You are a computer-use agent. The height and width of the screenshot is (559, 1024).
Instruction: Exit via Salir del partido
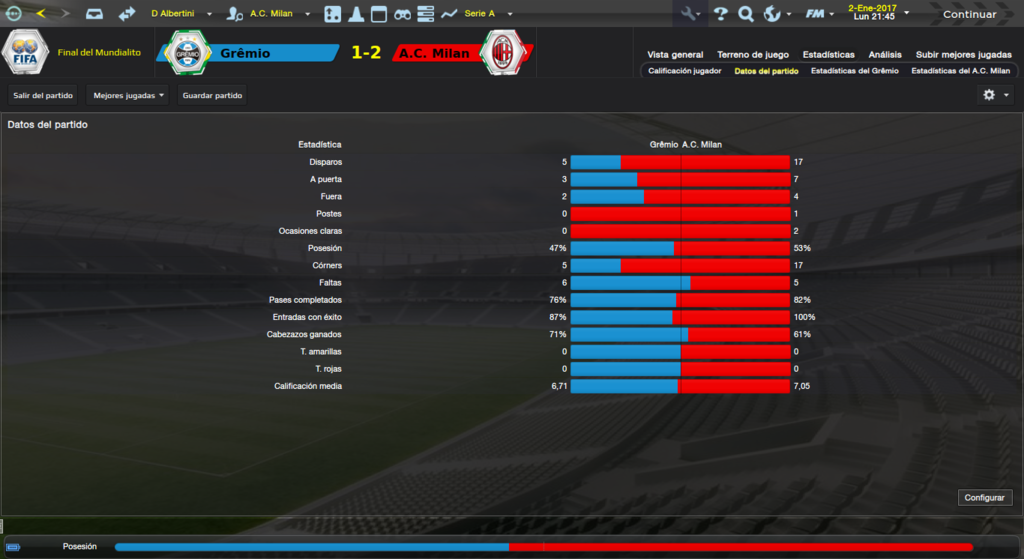[43, 95]
